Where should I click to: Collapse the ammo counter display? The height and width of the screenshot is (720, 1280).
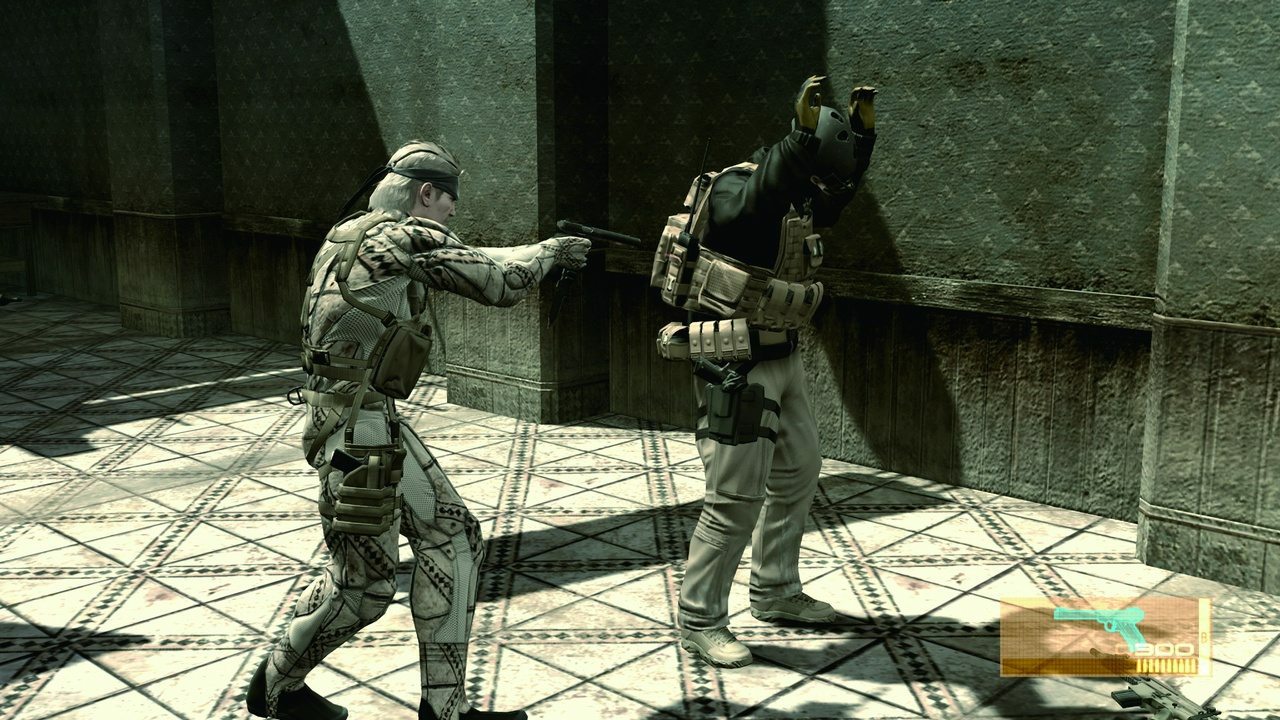coord(1160,650)
